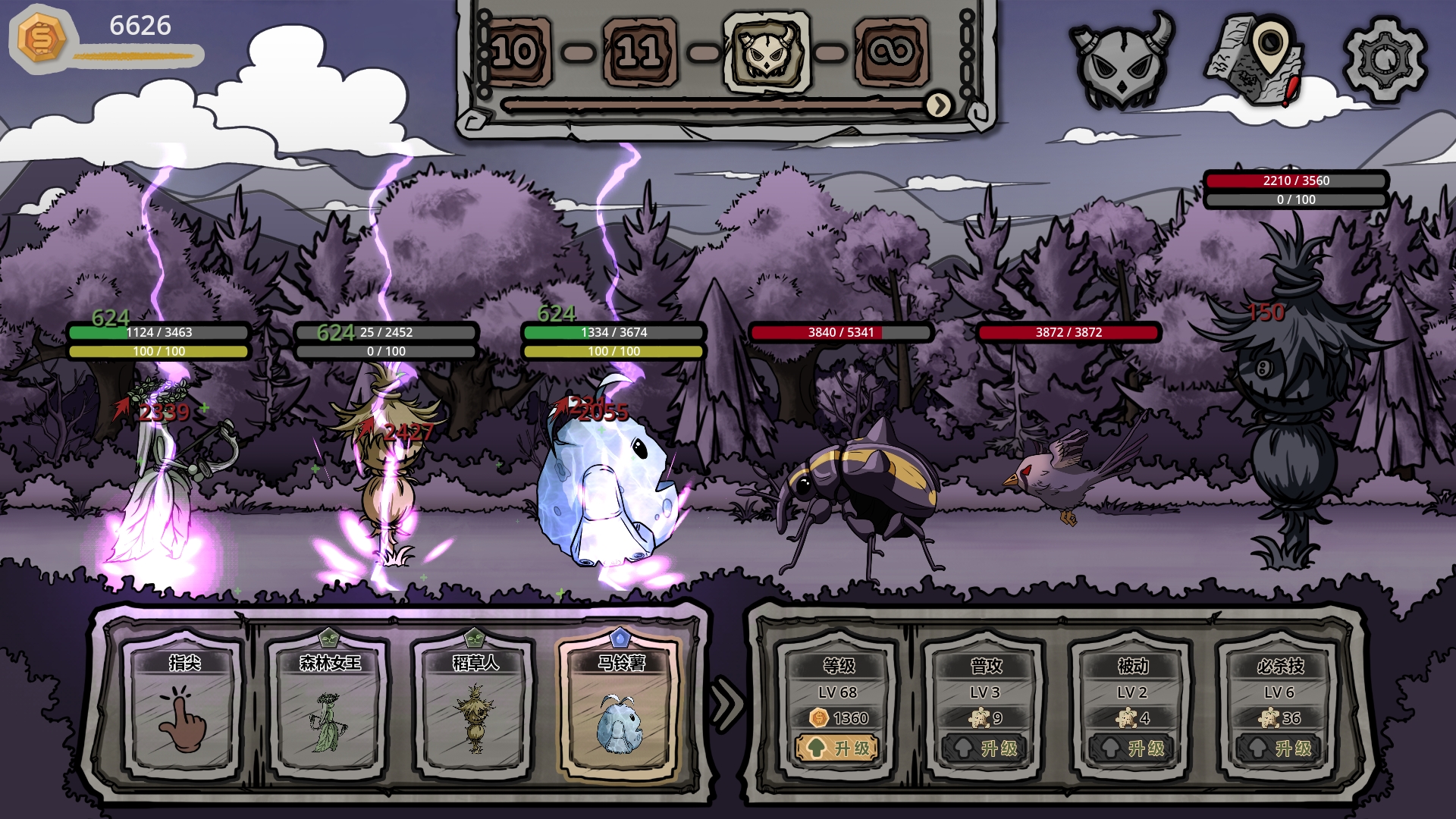
Task: Expand the double-chevron arrow beside hero cards
Action: (727, 704)
